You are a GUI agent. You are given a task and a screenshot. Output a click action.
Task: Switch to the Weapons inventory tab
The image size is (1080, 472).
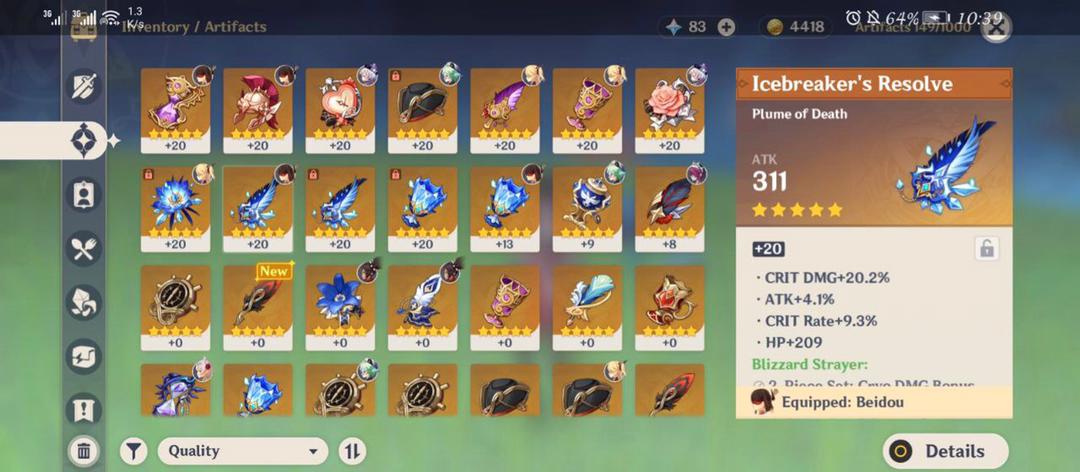point(84,87)
